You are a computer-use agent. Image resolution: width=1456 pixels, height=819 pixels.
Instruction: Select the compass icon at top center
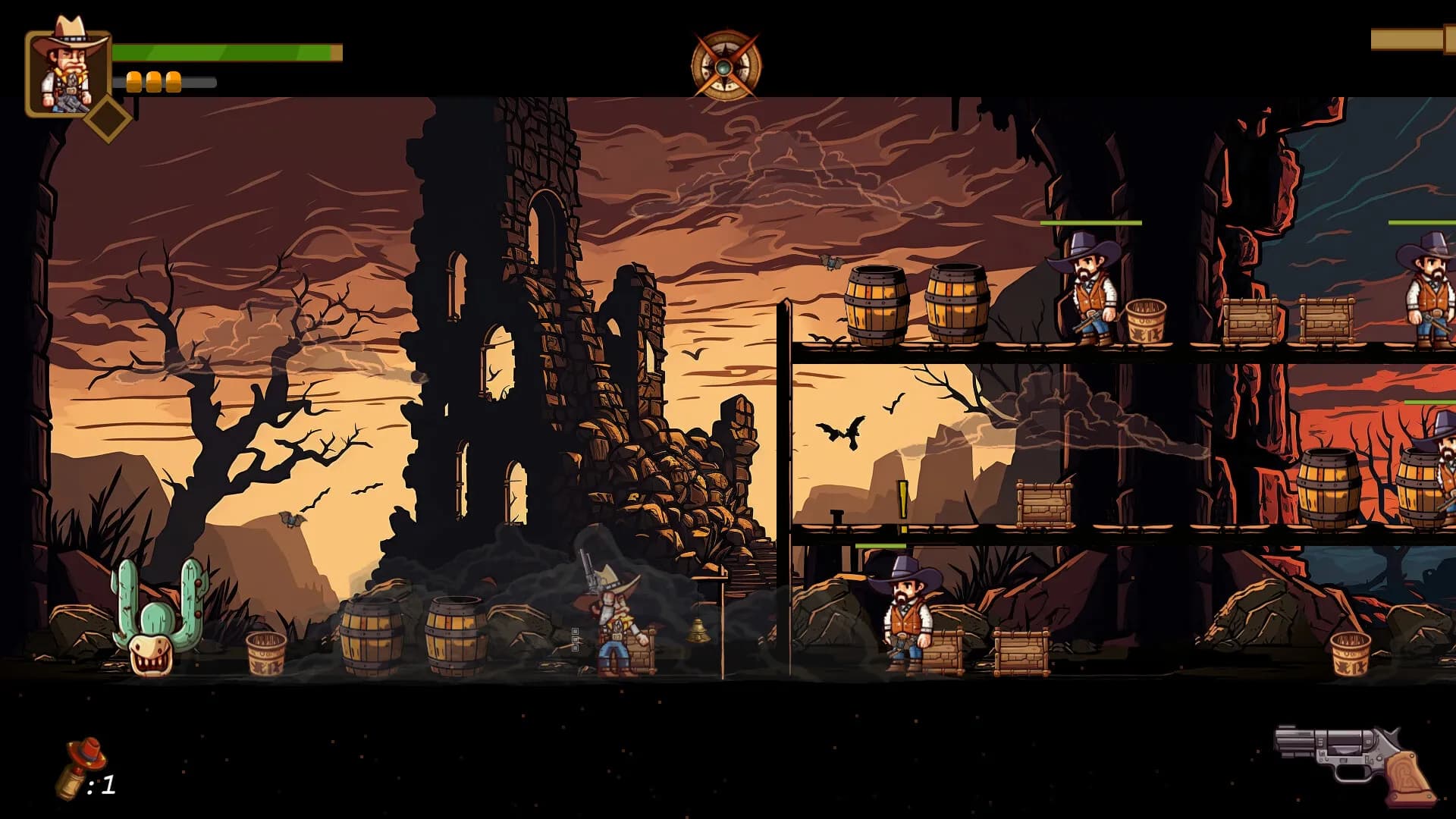tap(726, 66)
